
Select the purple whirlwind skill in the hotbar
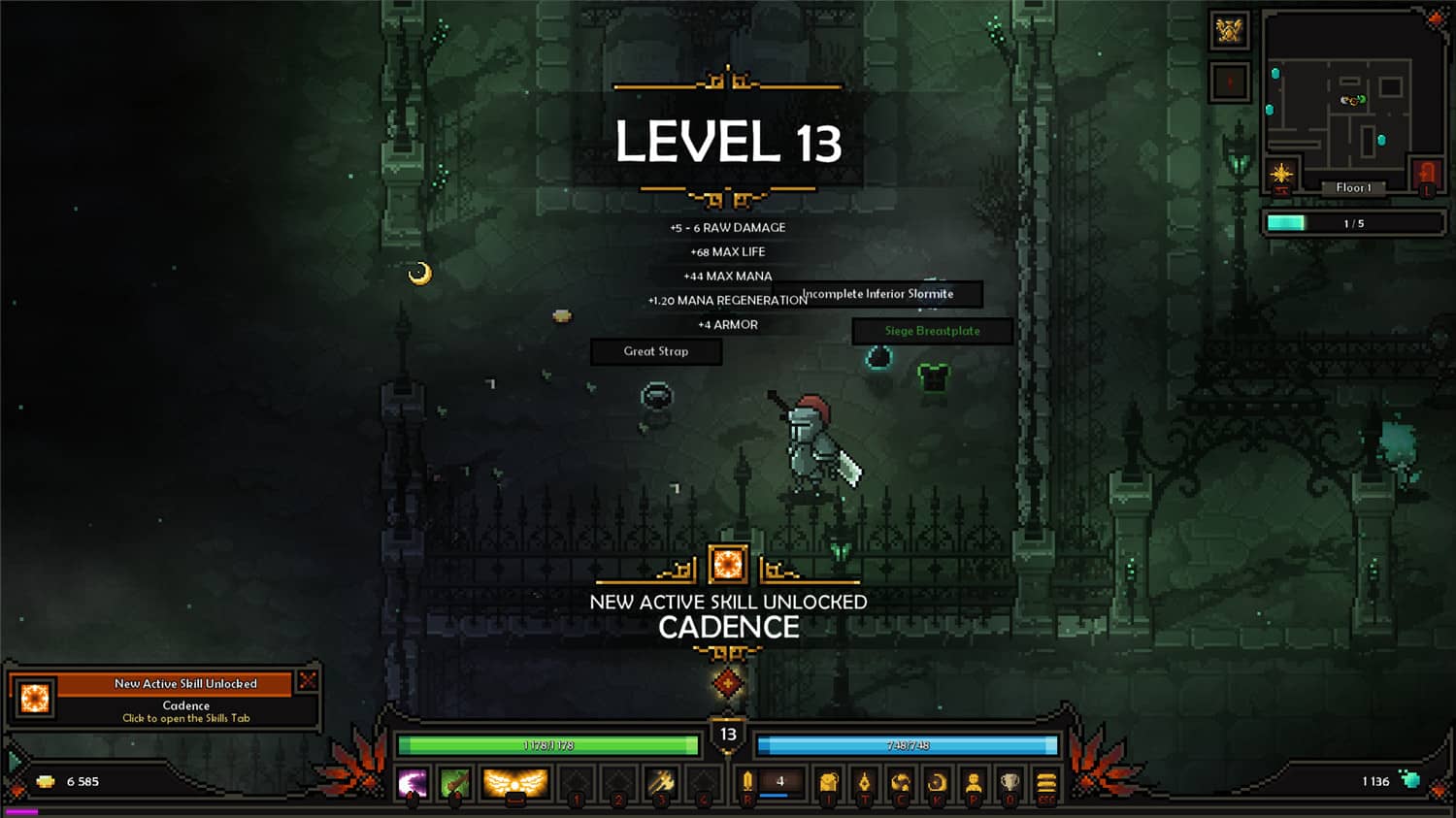point(413,782)
